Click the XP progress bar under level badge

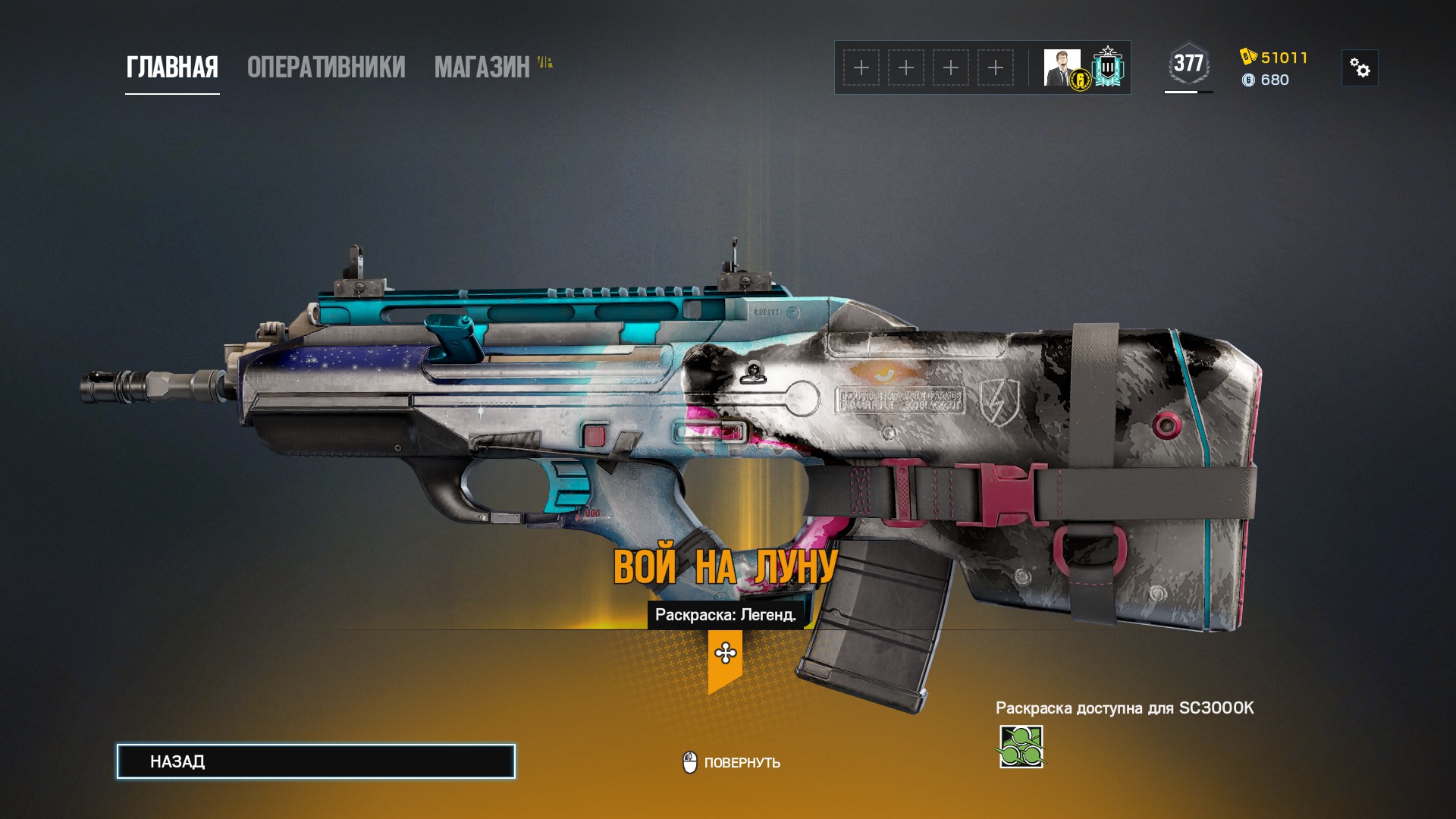coord(1188,92)
